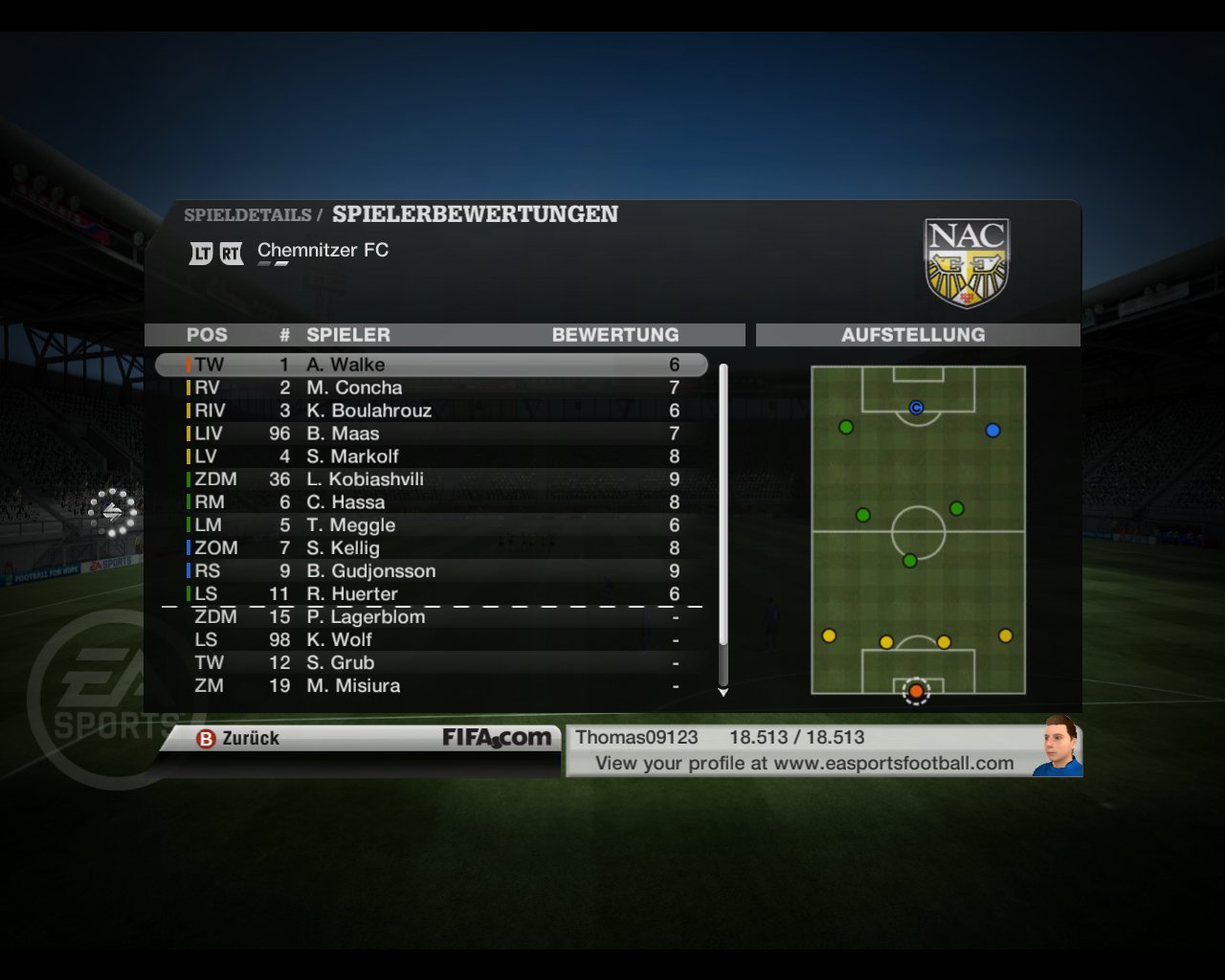Pick T. Meggle player row
Image resolution: width=1225 pixels, height=980 pixels.
click(x=431, y=525)
